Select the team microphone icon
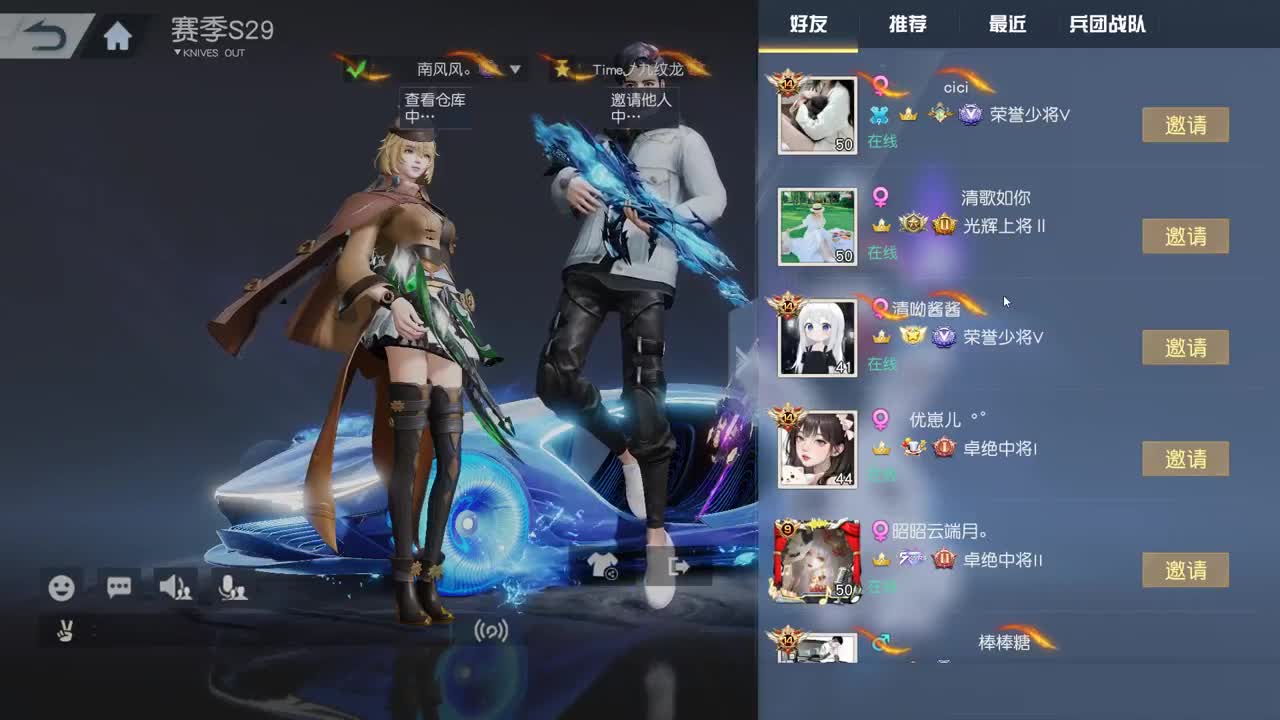Image resolution: width=1280 pixels, height=720 pixels. point(232,589)
